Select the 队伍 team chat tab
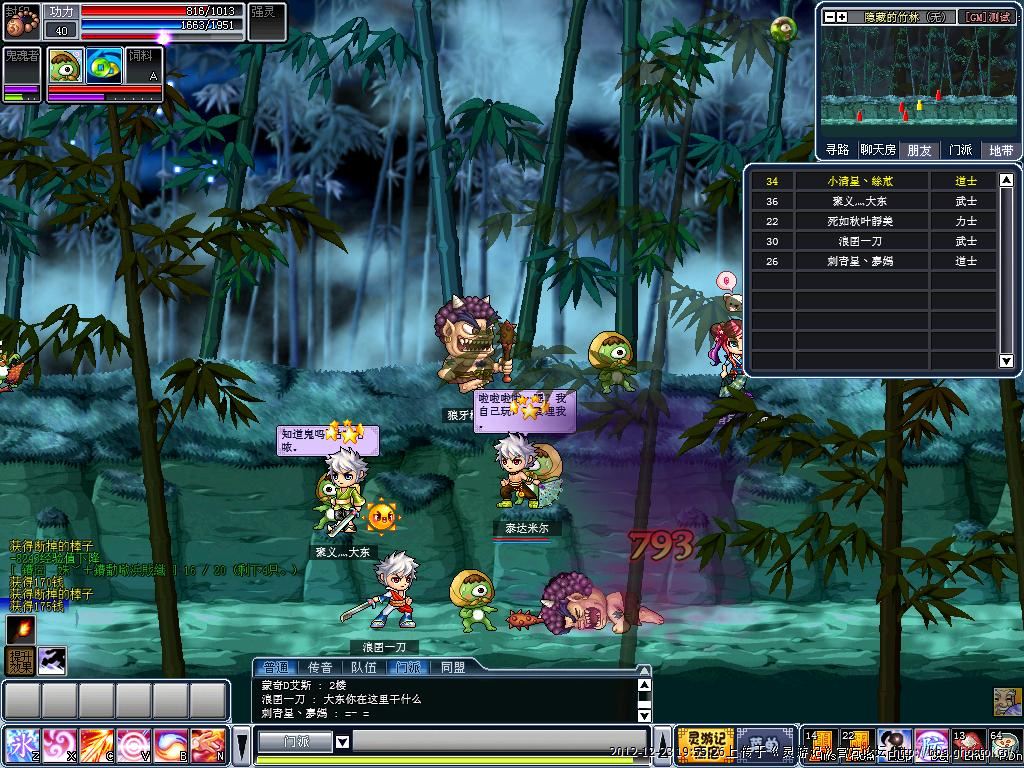Viewport: 1024px width, 768px height. pyautogui.click(x=364, y=667)
